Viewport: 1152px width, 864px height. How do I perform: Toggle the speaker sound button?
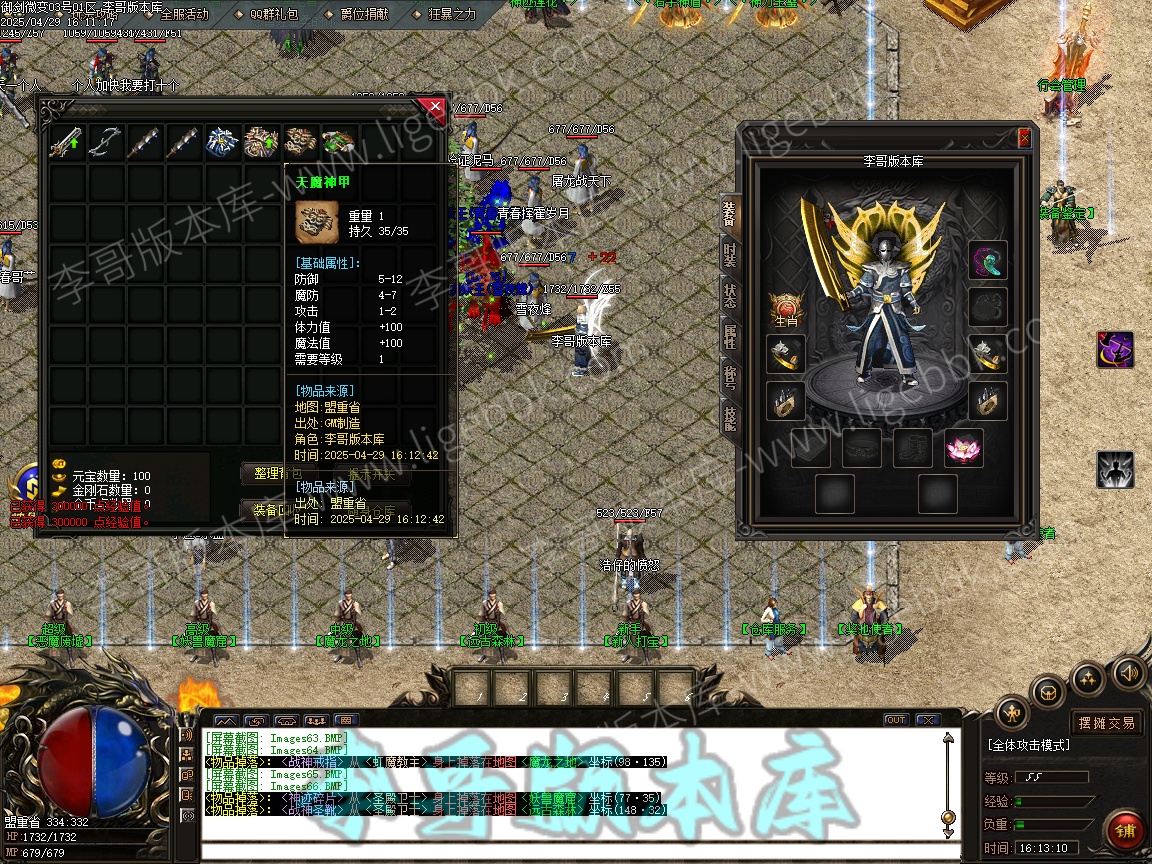coord(1129,672)
